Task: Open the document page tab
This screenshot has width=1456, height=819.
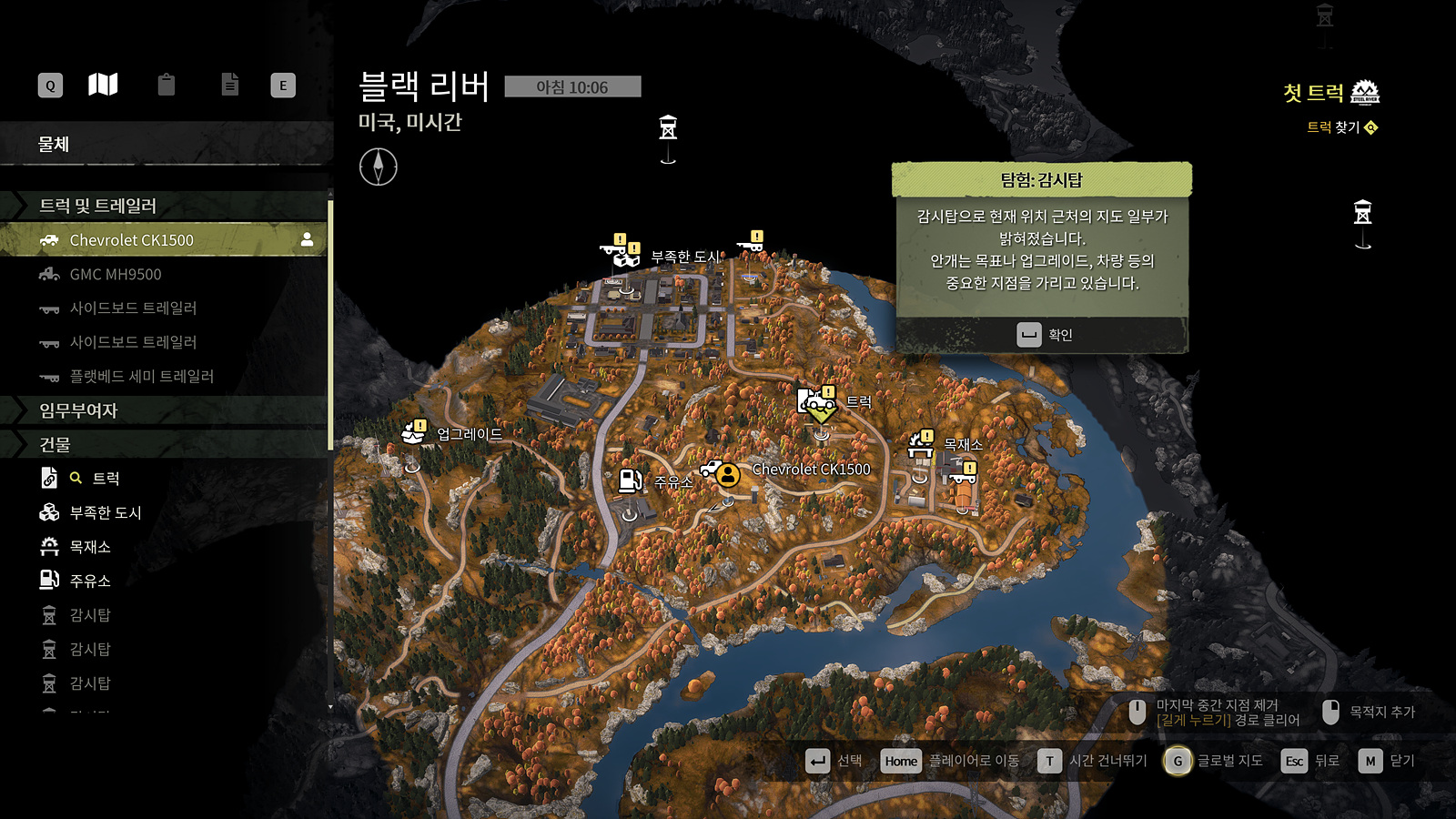Action: point(230,86)
